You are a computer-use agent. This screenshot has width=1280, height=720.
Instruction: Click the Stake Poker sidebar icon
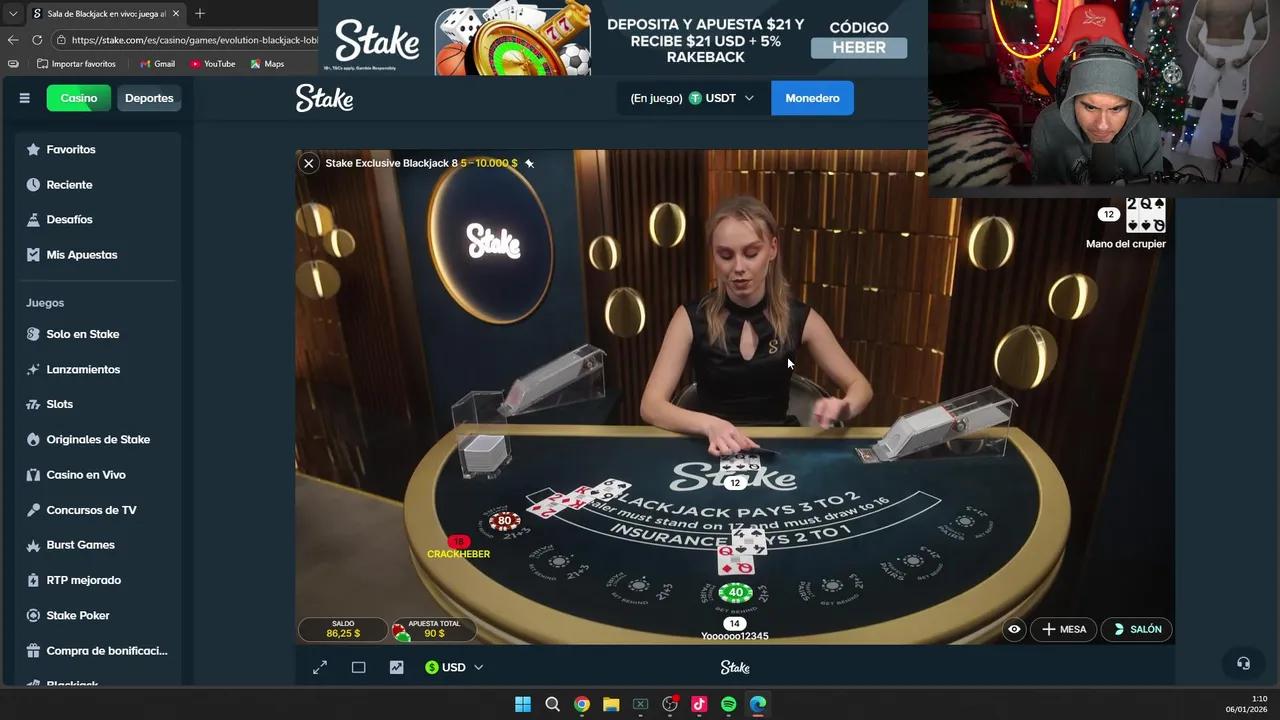click(x=35, y=615)
